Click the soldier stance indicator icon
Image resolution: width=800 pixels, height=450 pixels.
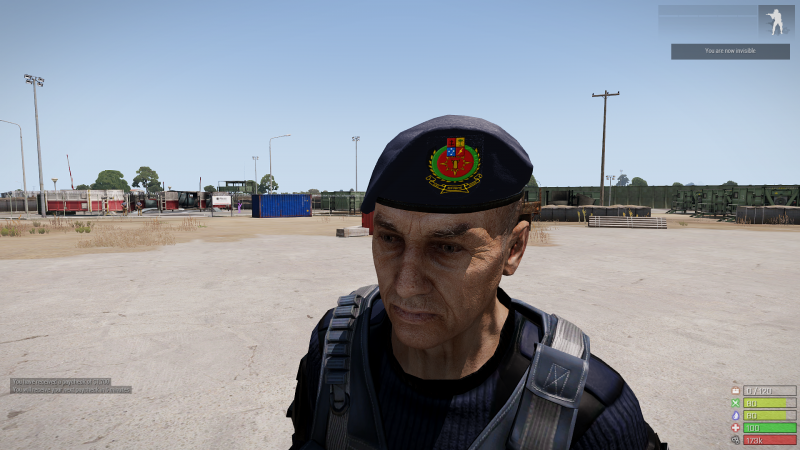click(x=775, y=20)
